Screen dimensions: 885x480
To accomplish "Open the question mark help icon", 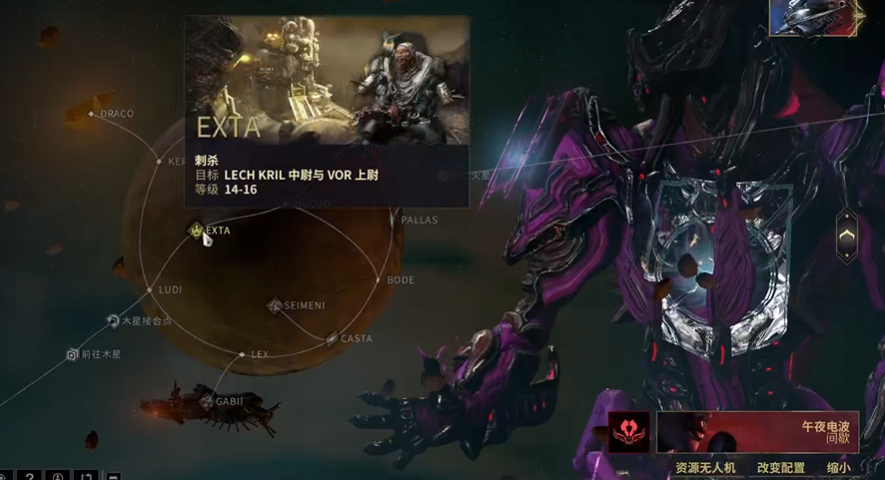I will tap(31, 475).
